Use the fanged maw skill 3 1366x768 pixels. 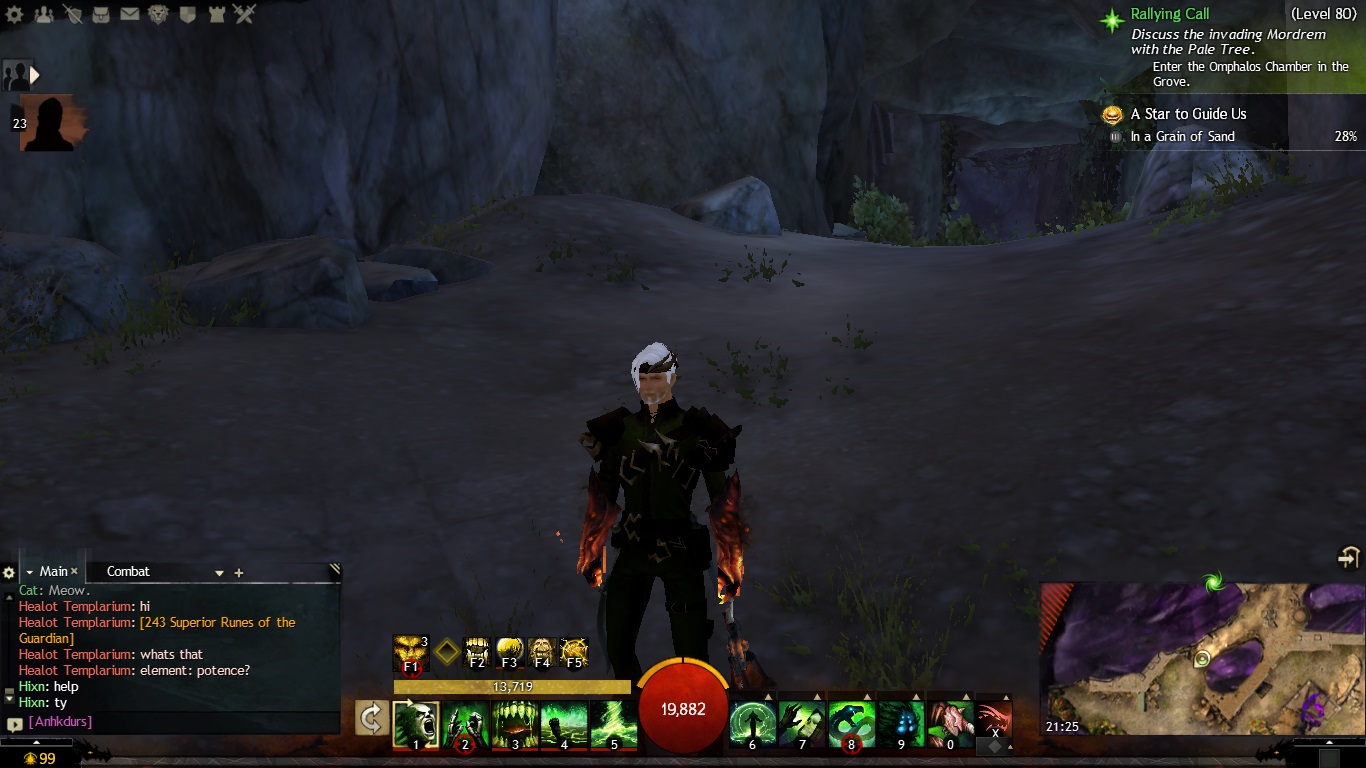coord(515,724)
